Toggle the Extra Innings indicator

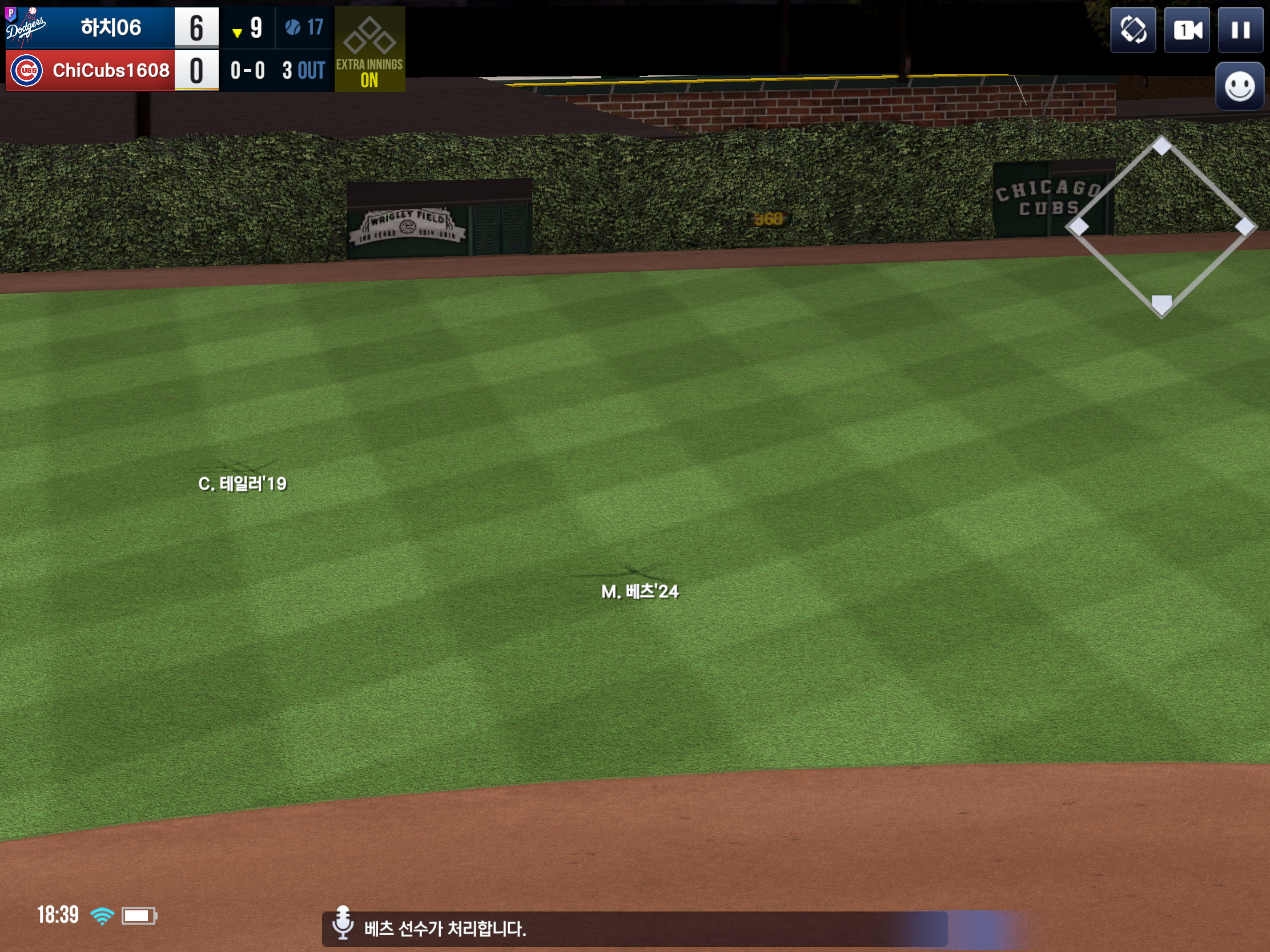click(369, 49)
